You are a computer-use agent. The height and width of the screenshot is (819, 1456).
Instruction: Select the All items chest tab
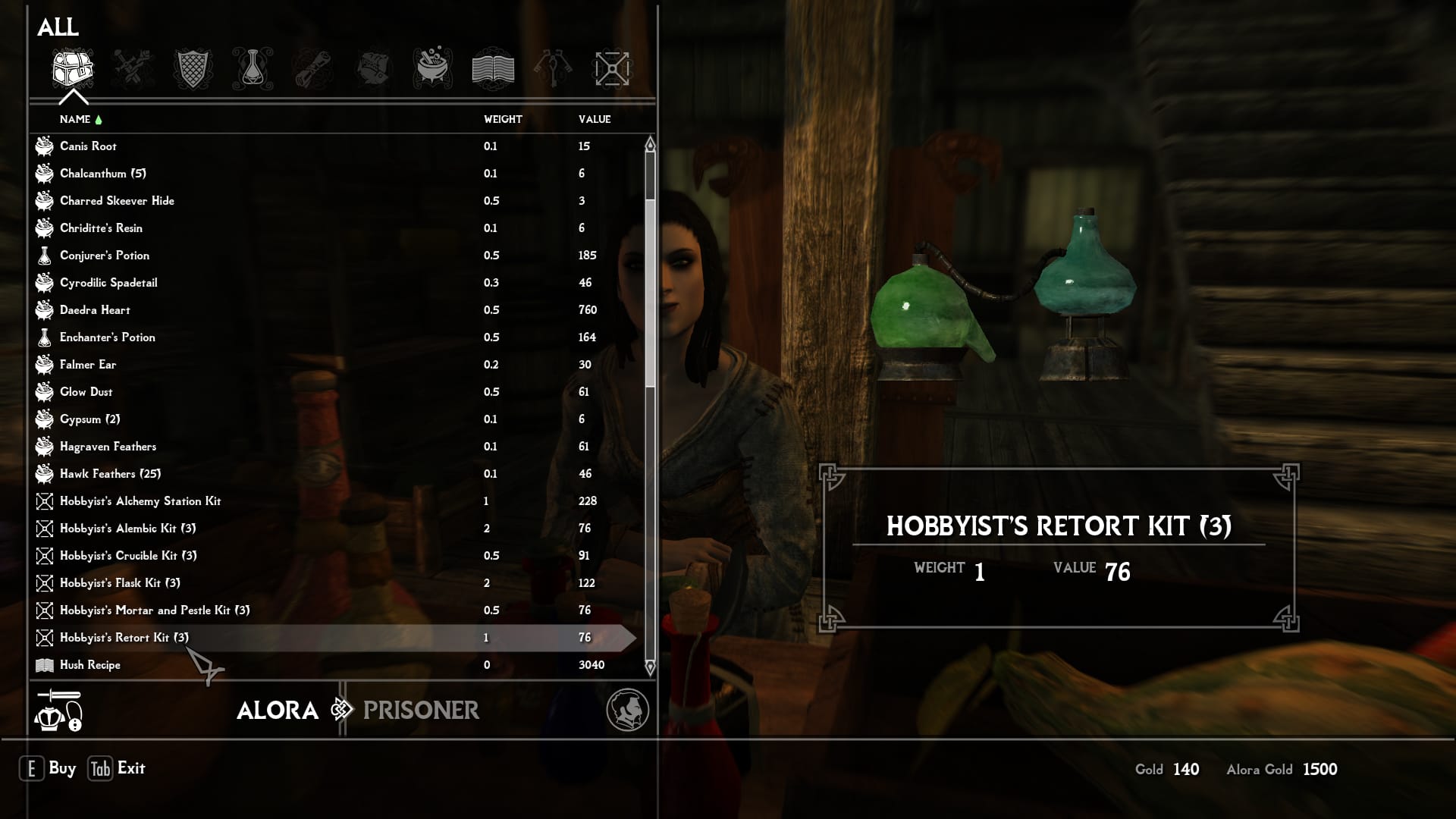72,69
